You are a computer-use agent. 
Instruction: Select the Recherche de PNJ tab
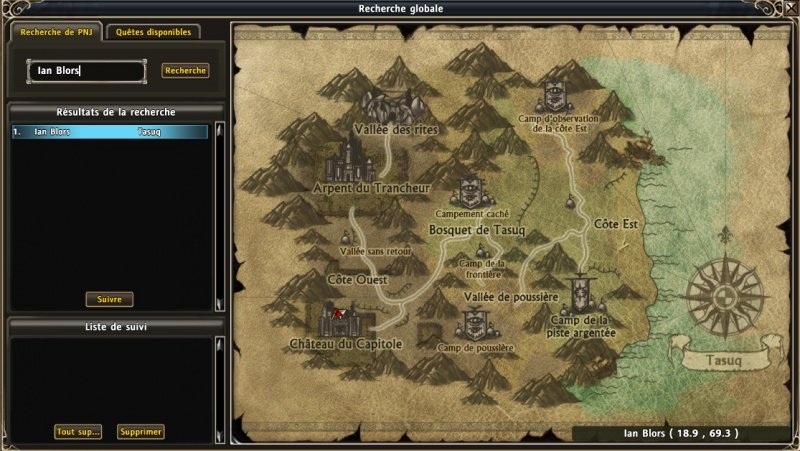[55, 32]
